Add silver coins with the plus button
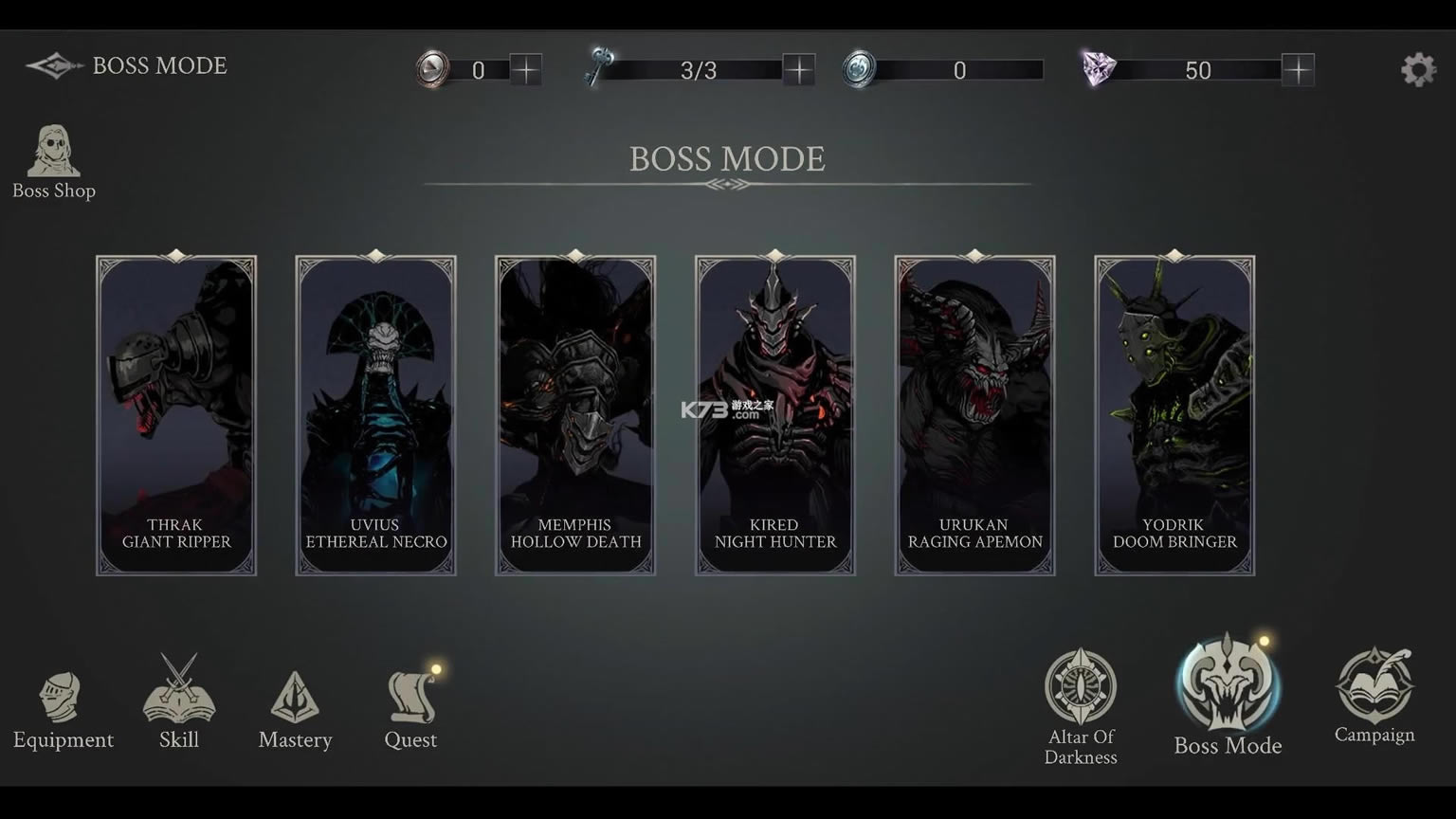This screenshot has height=819, width=1456. 525,69
